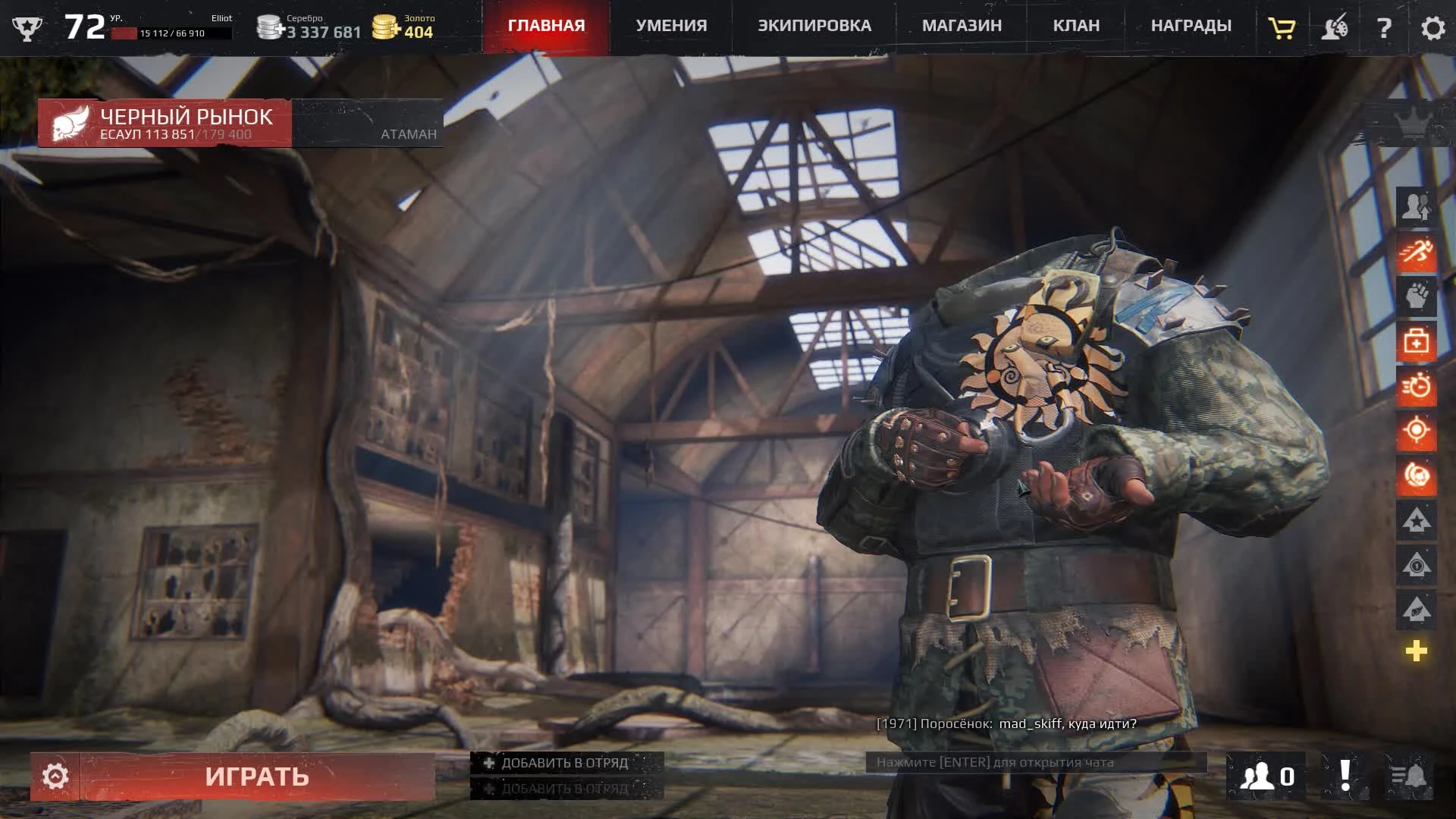Click the yellow plus under the sidebar

point(1417,648)
